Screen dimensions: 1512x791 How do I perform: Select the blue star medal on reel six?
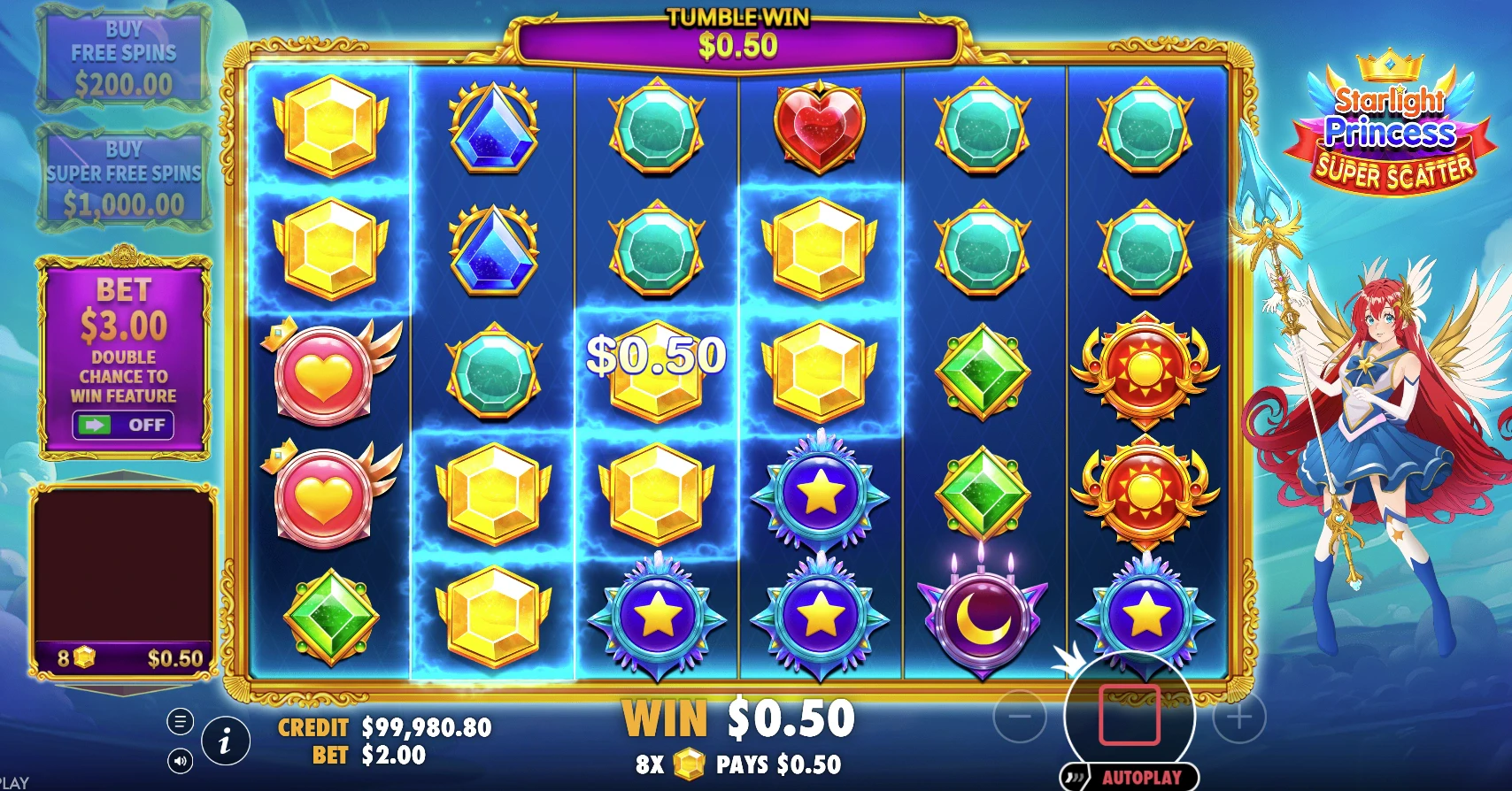pyautogui.click(x=1146, y=613)
